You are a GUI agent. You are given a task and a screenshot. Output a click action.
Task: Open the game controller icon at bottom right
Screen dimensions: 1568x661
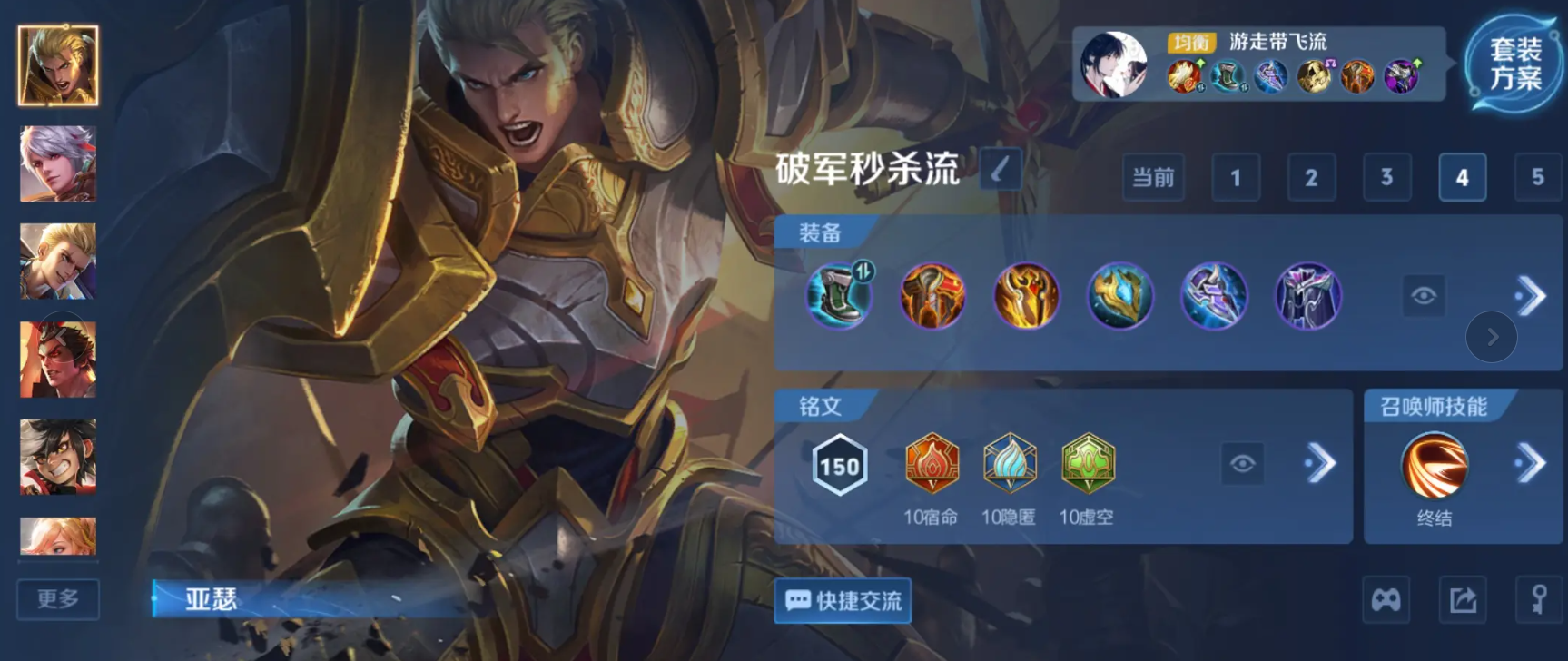[1384, 600]
